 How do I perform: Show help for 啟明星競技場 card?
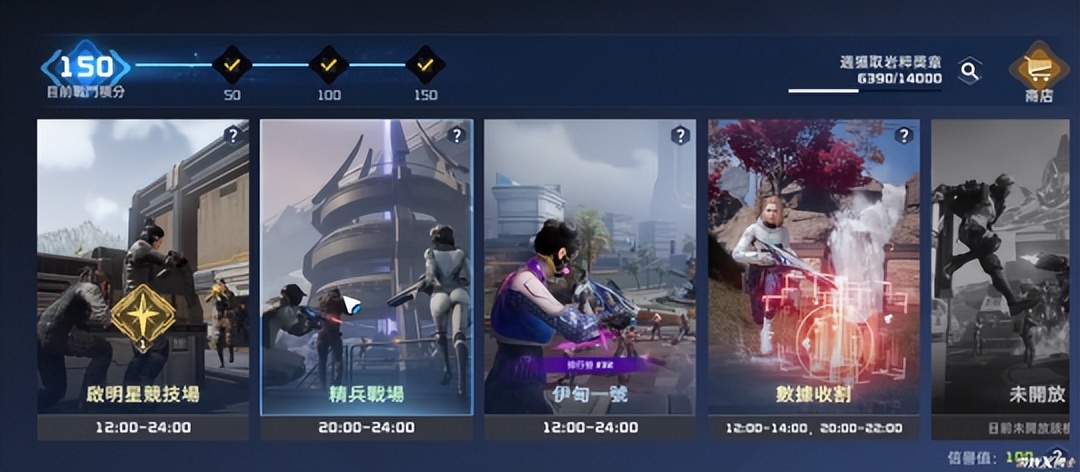point(233,136)
